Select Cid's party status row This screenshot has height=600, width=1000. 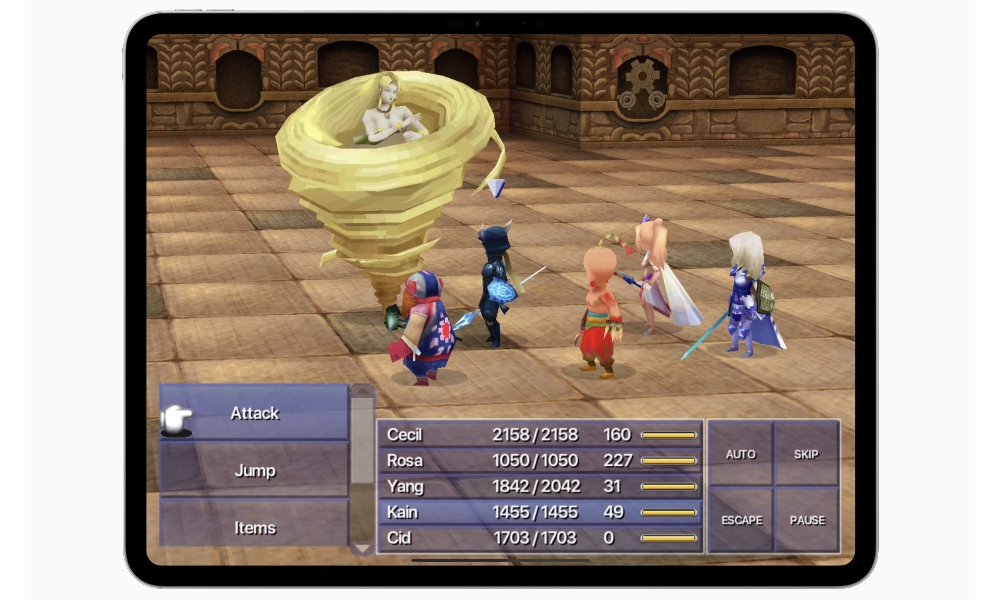540,538
